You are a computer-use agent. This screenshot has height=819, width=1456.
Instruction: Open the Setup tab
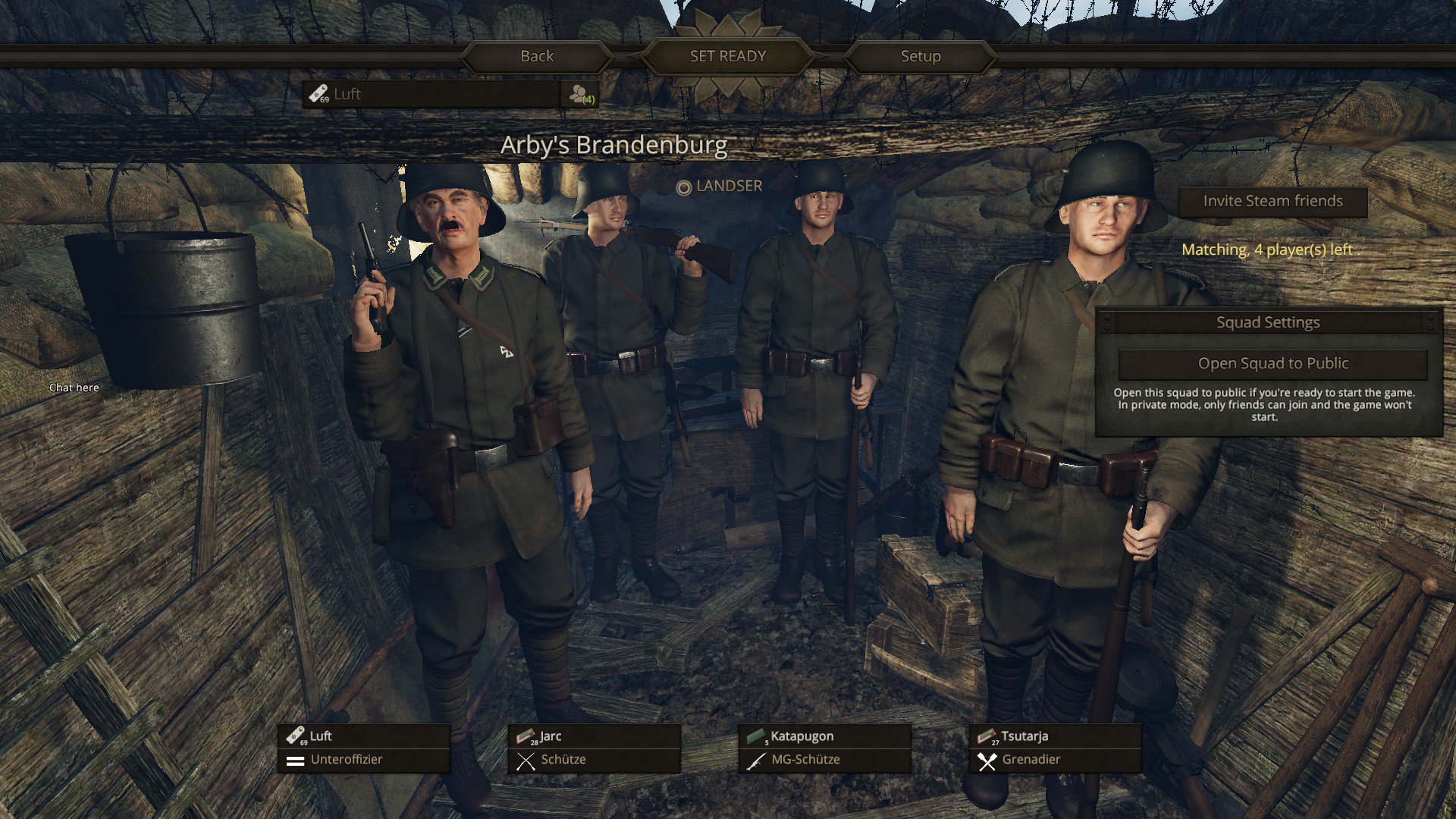[920, 55]
